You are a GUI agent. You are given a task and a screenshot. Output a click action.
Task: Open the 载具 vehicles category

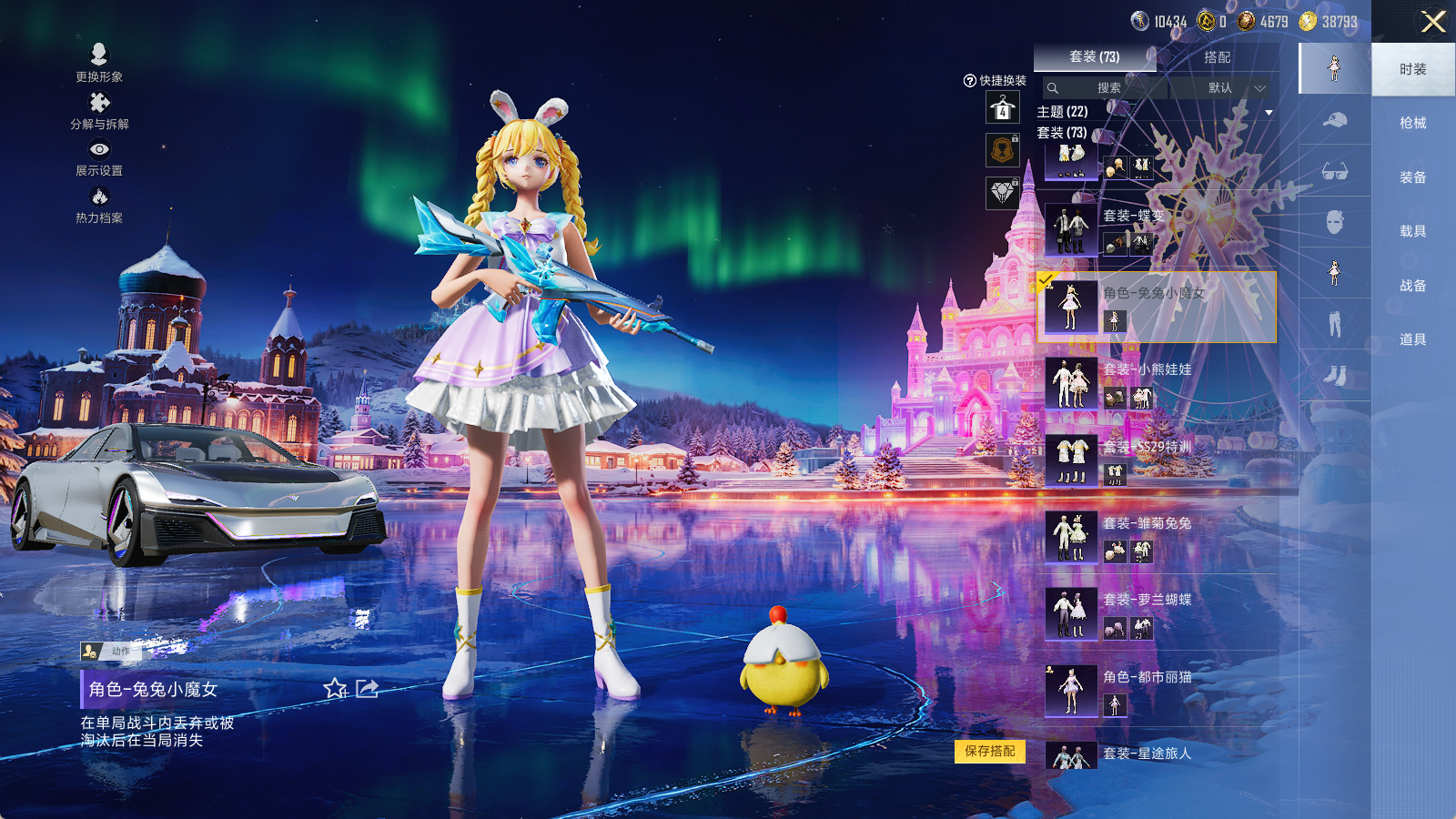1412,231
